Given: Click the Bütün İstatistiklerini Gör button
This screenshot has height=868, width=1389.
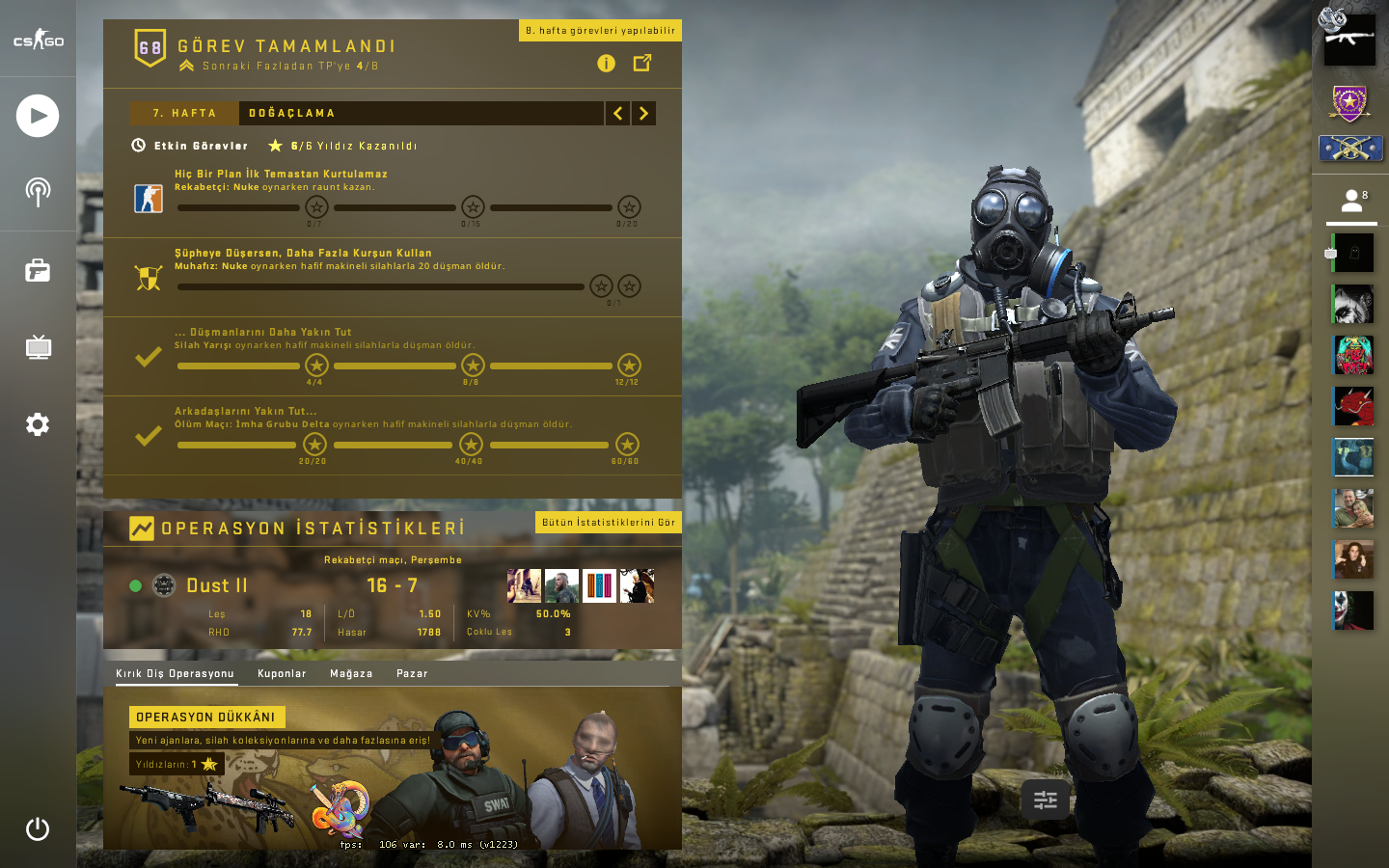Looking at the screenshot, I should pyautogui.click(x=608, y=522).
